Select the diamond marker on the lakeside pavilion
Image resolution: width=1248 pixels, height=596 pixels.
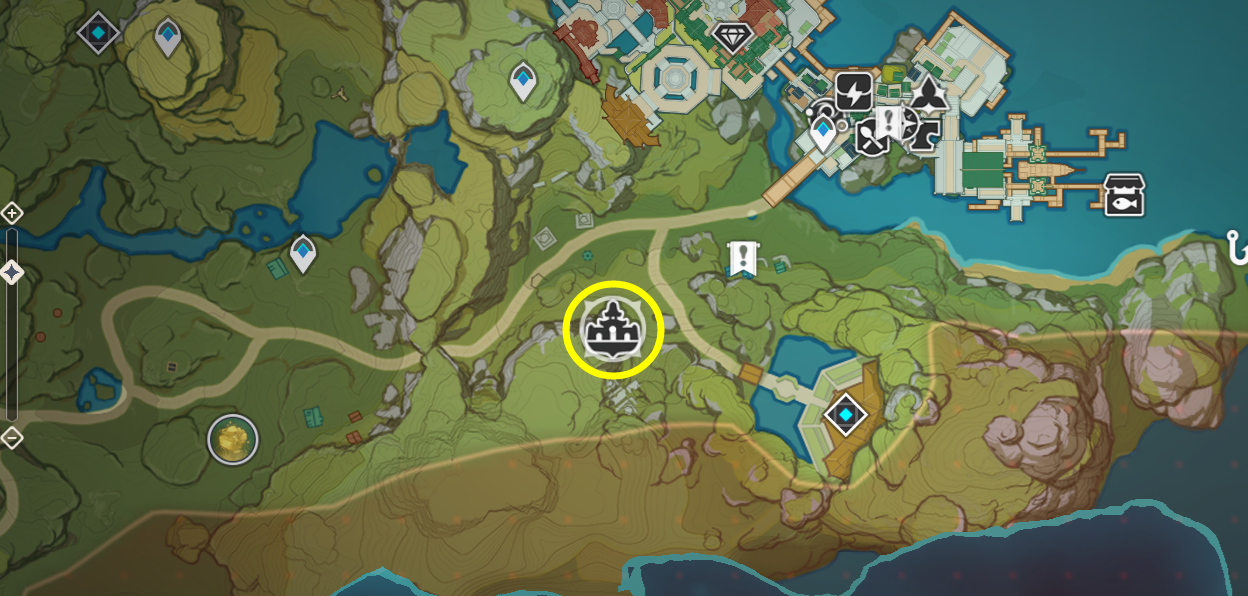pyautogui.click(x=845, y=414)
